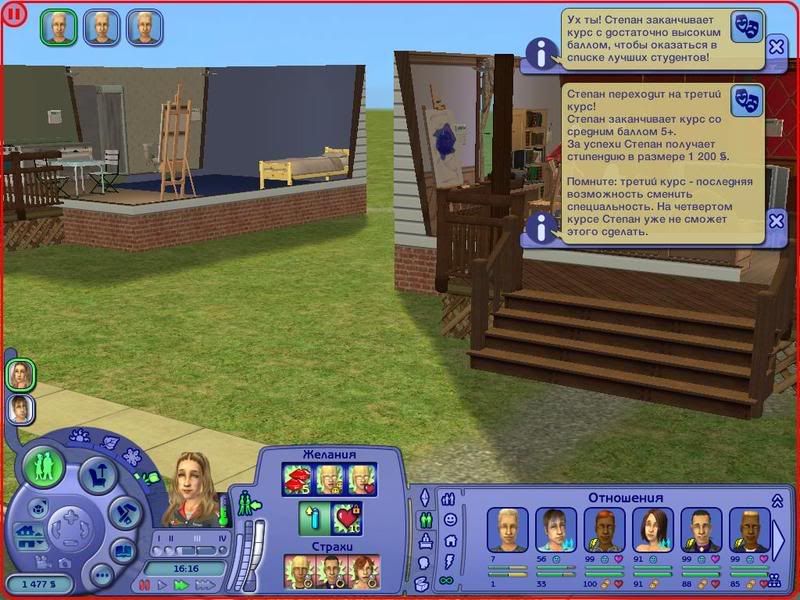Open the options menu with three dots
Image resolution: width=800 pixels, height=600 pixels.
point(101,575)
